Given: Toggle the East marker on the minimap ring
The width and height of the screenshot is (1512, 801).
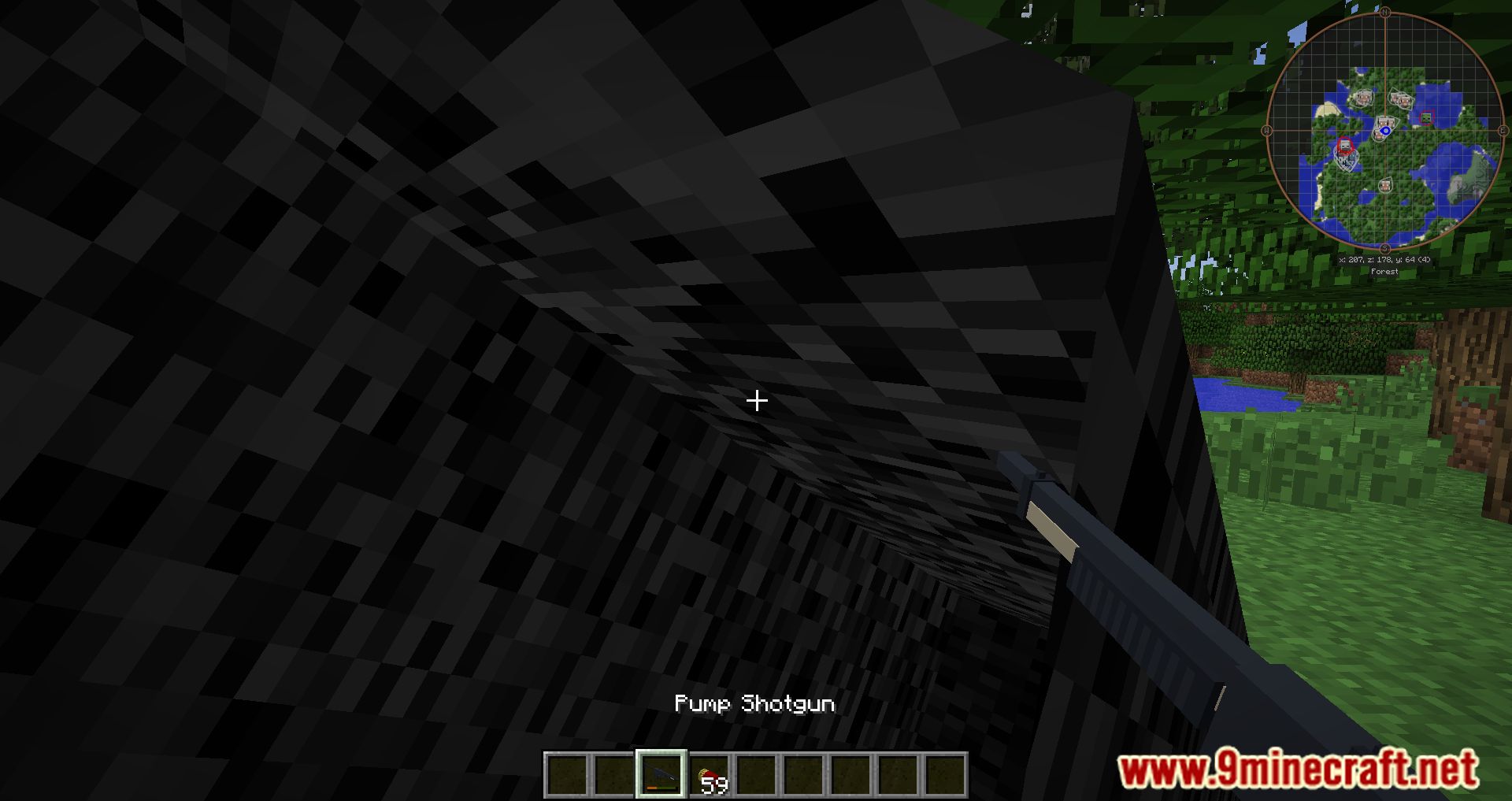Looking at the screenshot, I should pyautogui.click(x=1503, y=129).
